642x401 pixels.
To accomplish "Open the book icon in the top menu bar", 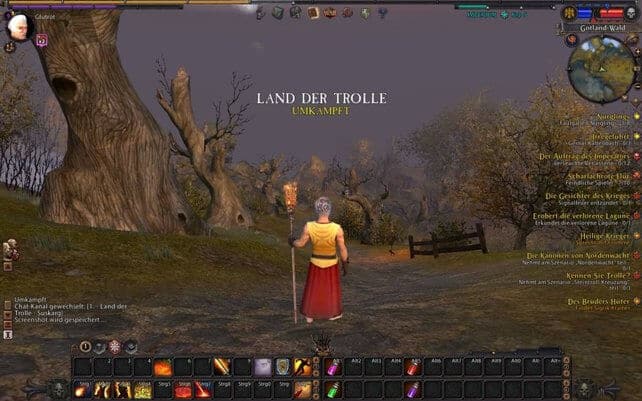I will click(x=313, y=13).
